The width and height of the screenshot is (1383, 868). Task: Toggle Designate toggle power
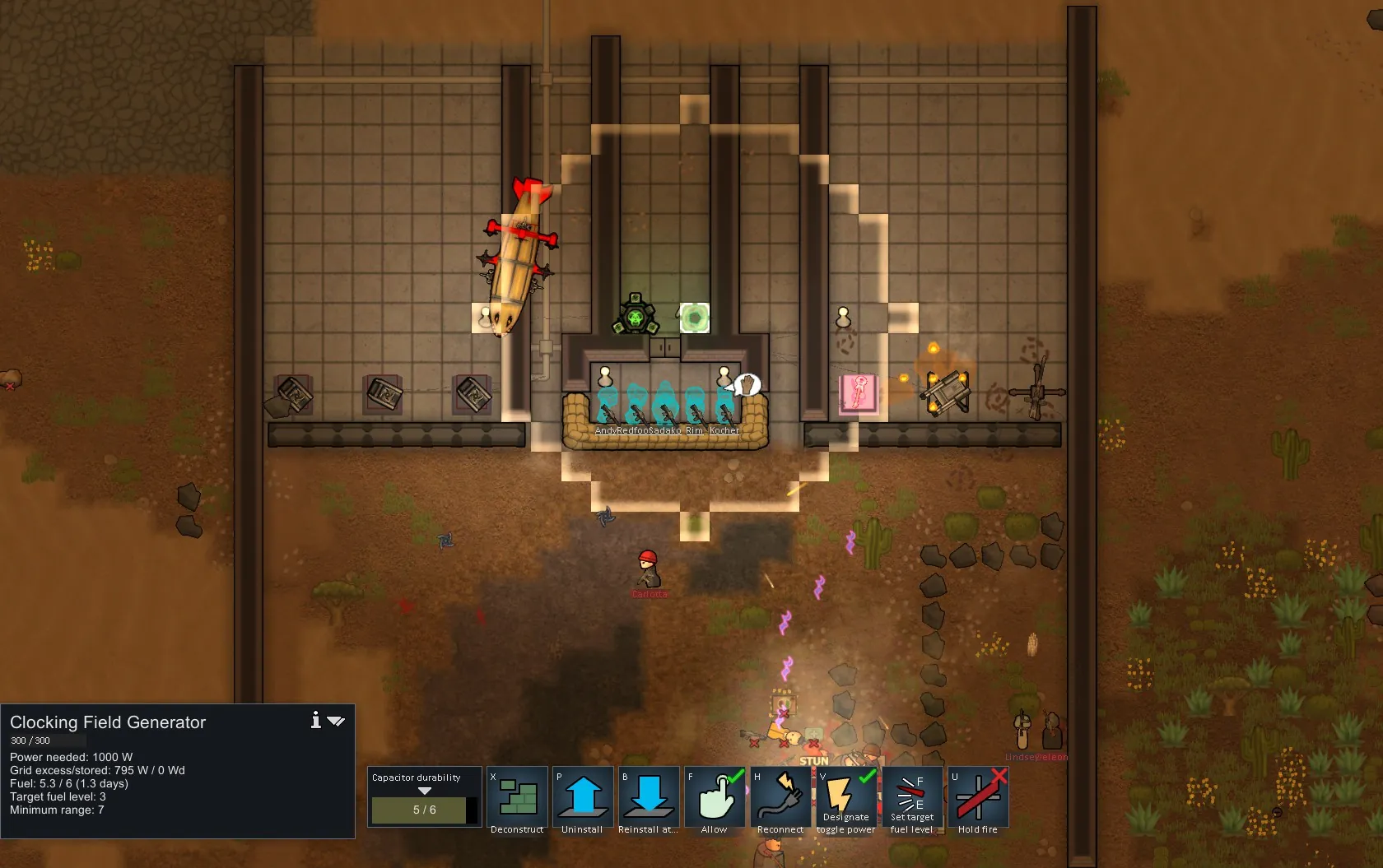click(x=846, y=797)
